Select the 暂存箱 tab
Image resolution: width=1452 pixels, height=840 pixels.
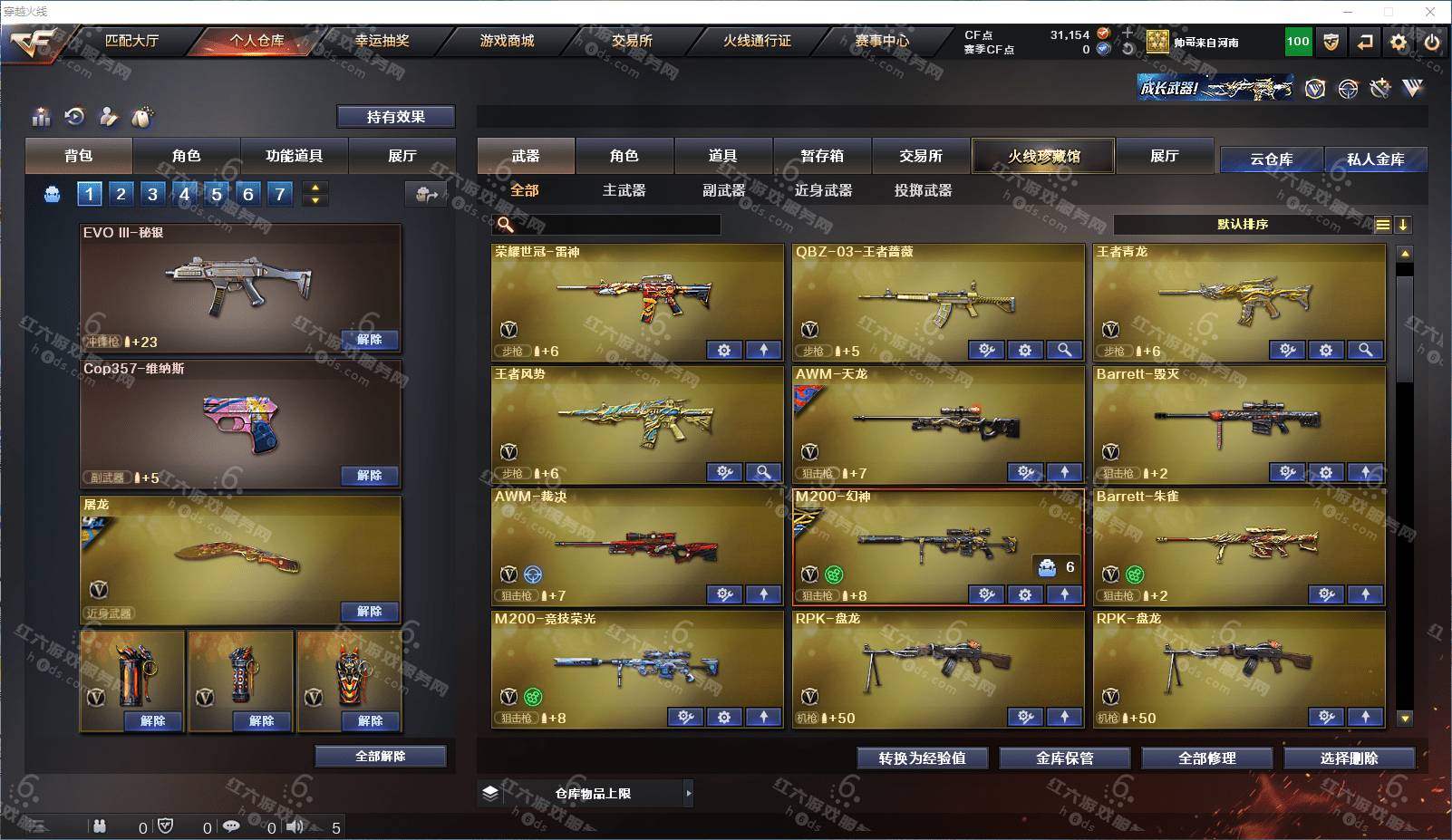point(822,156)
